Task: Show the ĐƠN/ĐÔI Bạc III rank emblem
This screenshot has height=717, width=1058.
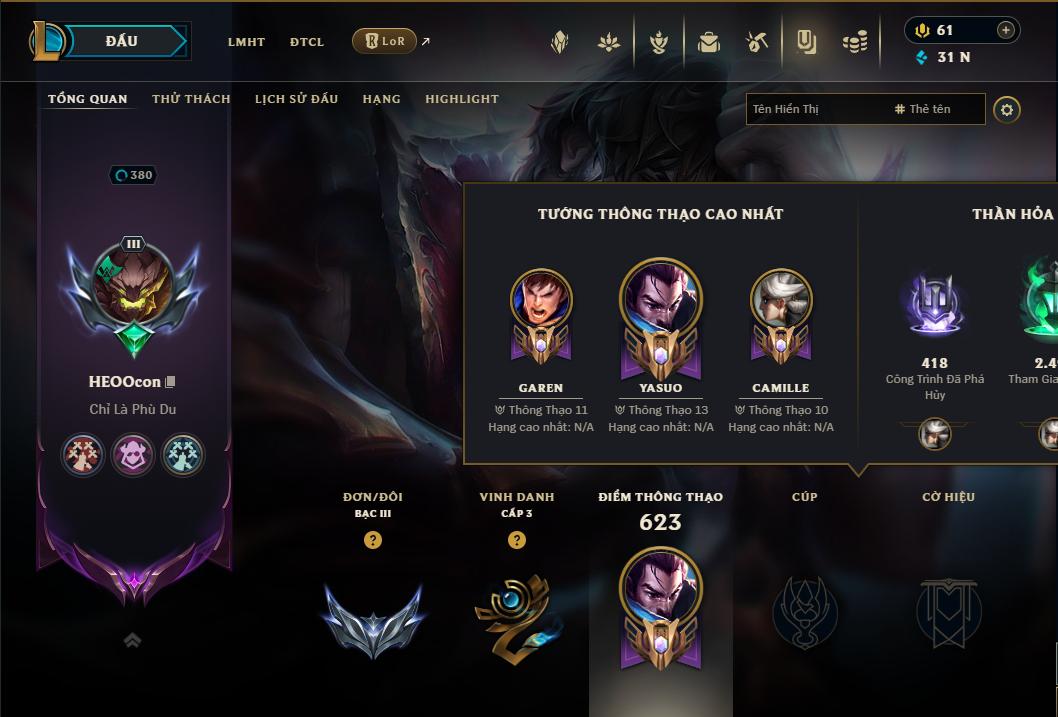Action: 373,620
